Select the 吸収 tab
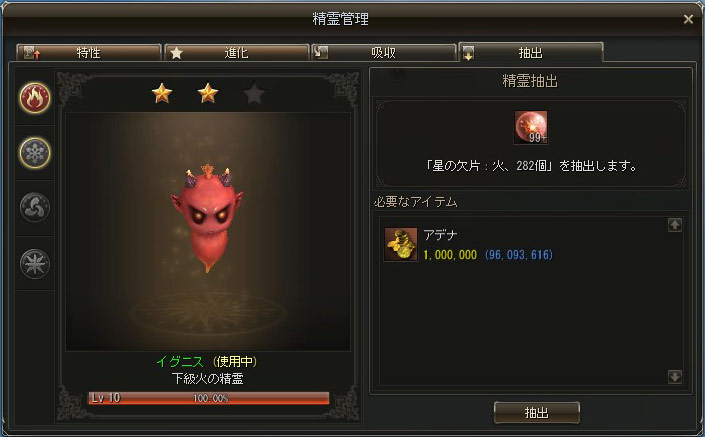Screen dimensions: 705x437 (382, 51)
